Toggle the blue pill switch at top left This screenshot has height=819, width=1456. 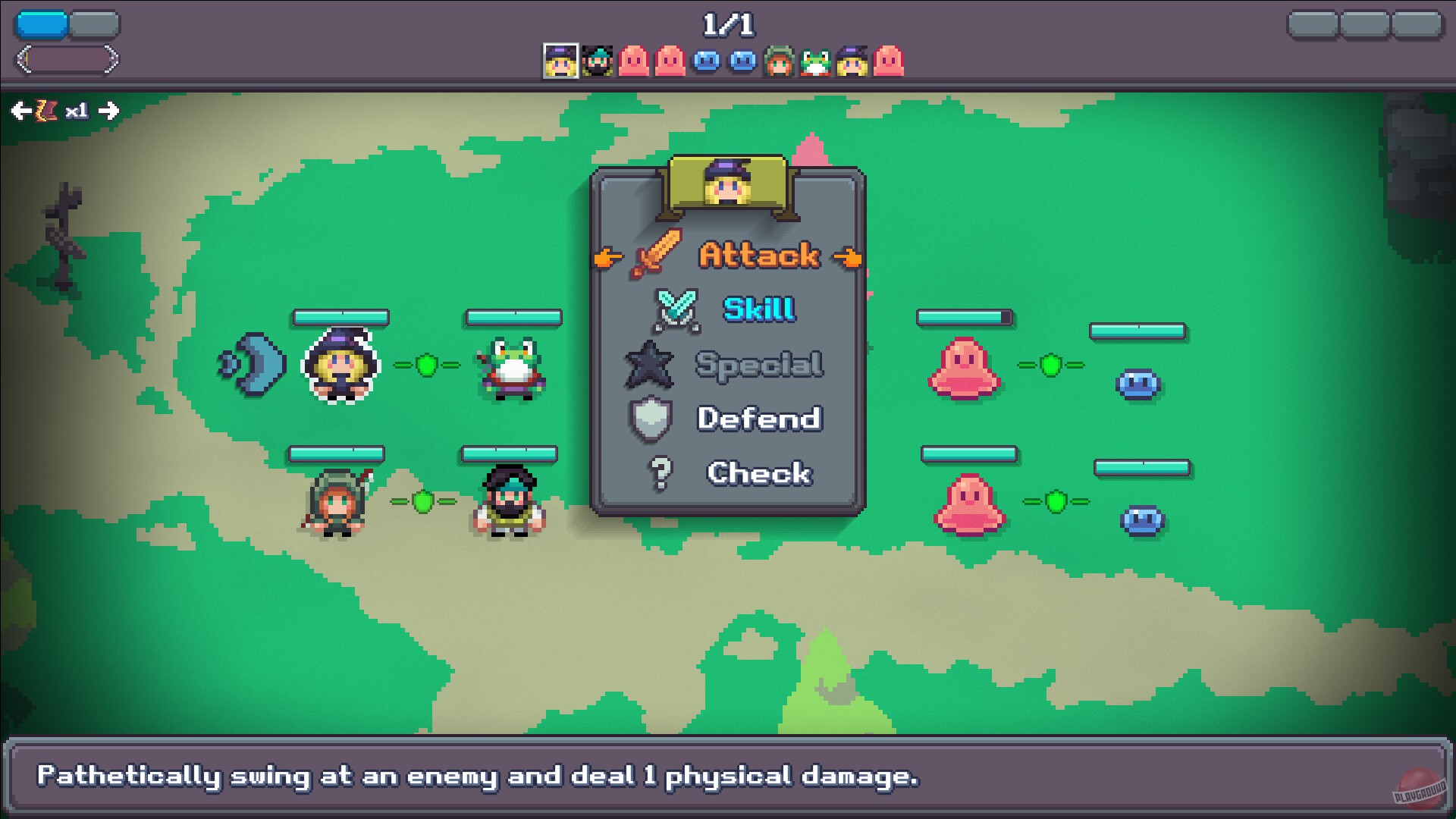point(42,24)
